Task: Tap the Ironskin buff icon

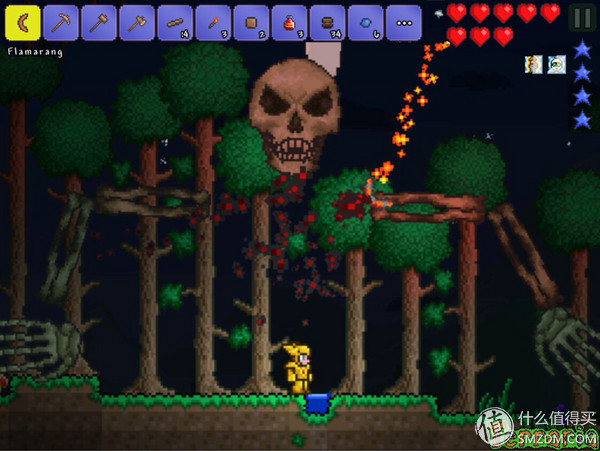Action: click(x=534, y=64)
